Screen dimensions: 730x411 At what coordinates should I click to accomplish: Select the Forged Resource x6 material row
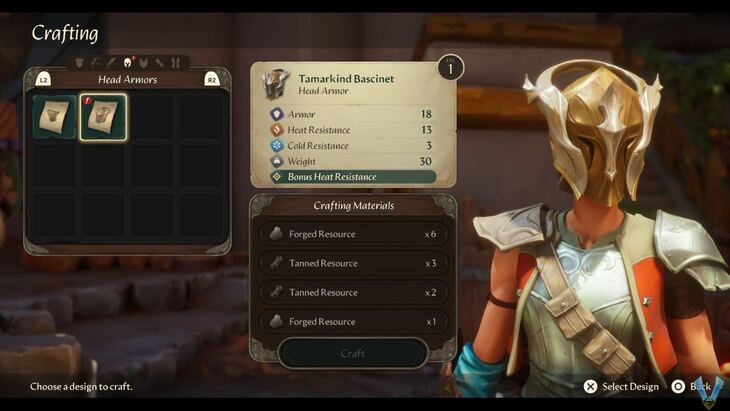[353, 234]
